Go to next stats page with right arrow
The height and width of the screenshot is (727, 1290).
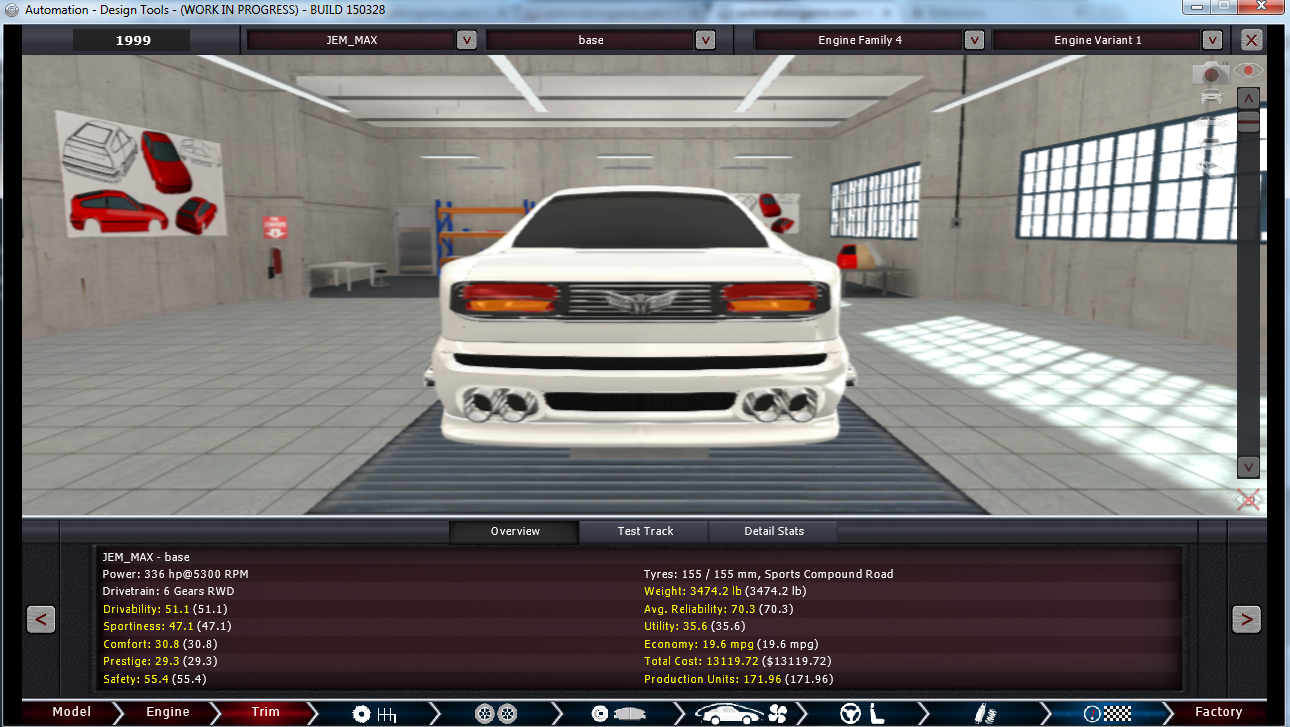(x=1246, y=619)
